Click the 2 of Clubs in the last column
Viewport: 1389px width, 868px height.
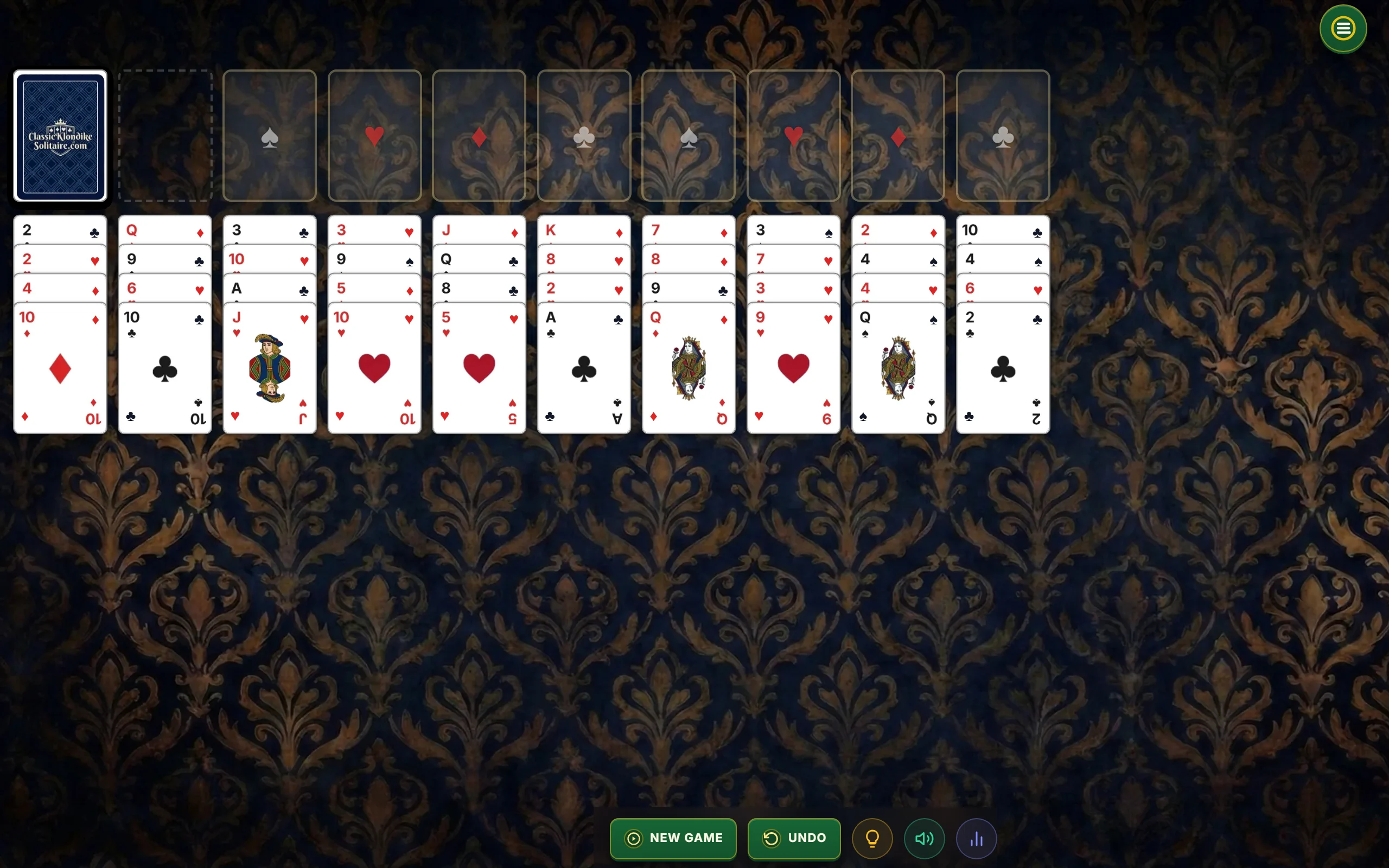1003,367
